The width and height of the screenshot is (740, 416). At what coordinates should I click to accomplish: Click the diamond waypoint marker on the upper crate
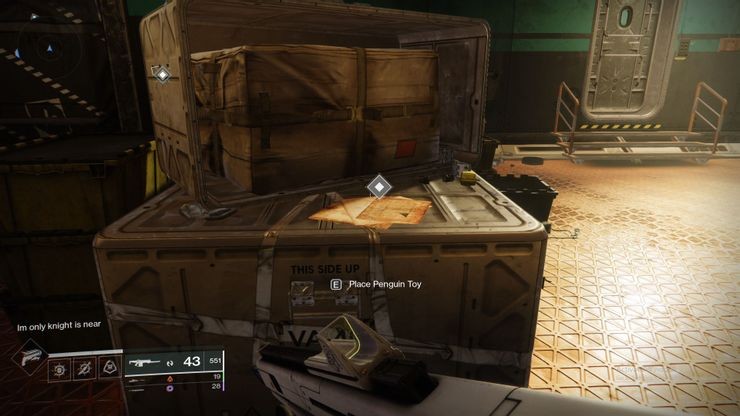tap(161, 74)
